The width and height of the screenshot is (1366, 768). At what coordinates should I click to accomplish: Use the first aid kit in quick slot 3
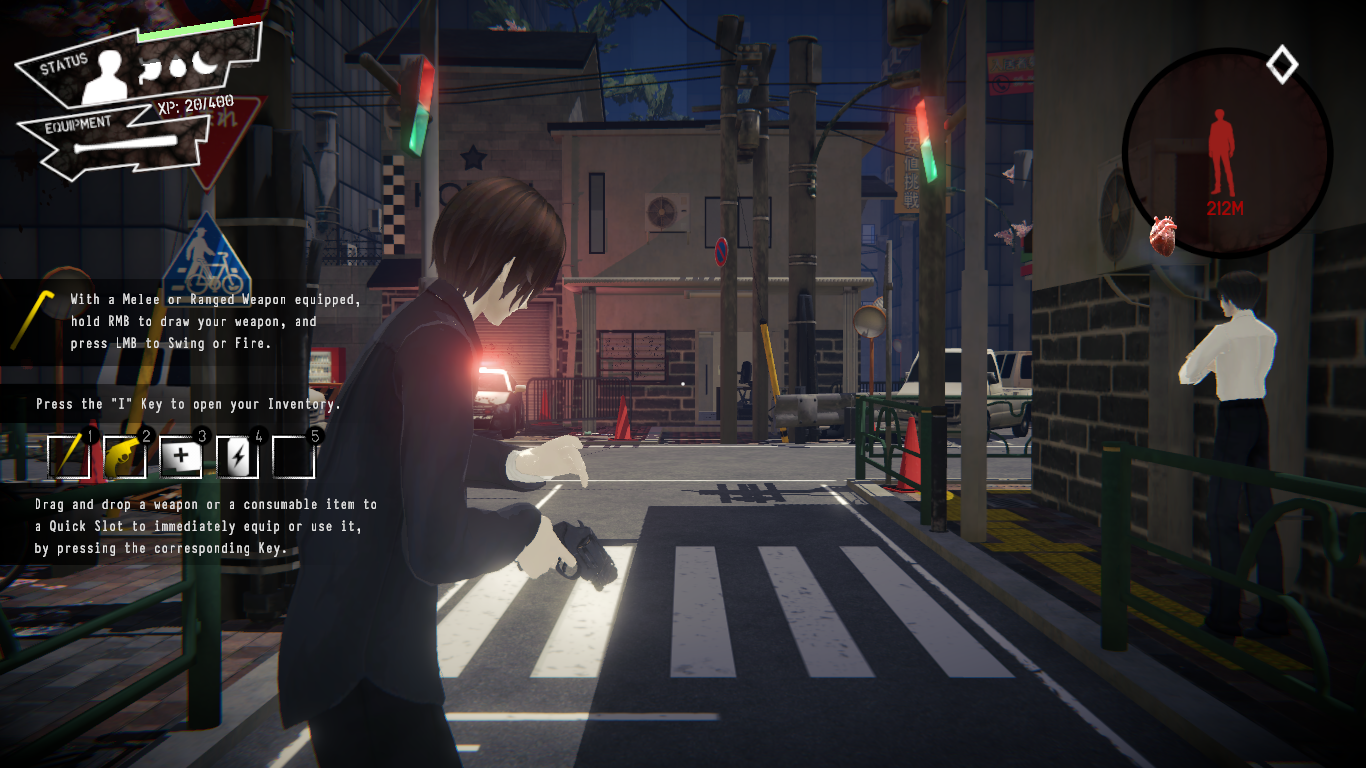pyautogui.click(x=181, y=457)
